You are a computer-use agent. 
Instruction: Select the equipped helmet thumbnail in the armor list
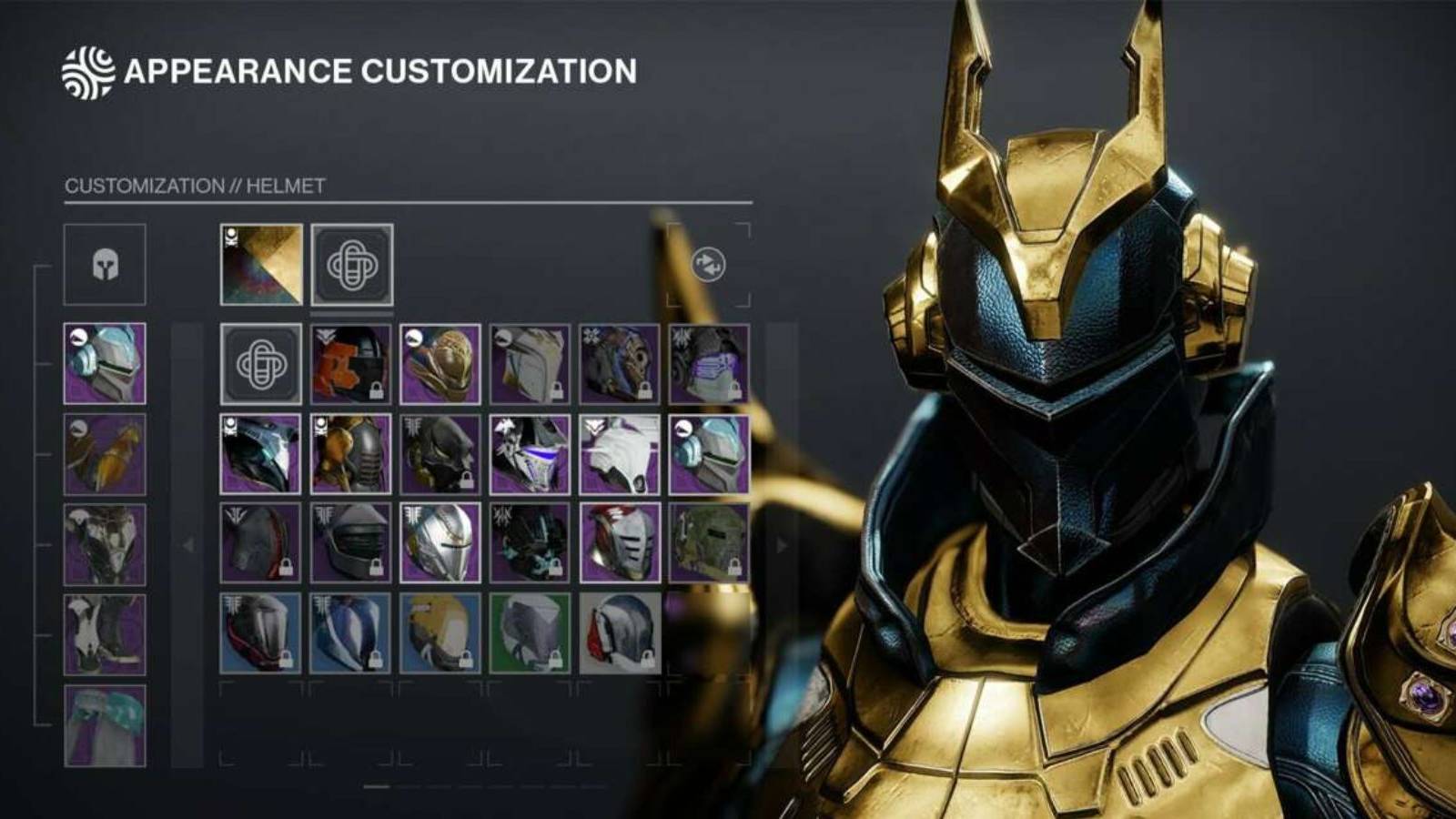tap(103, 364)
